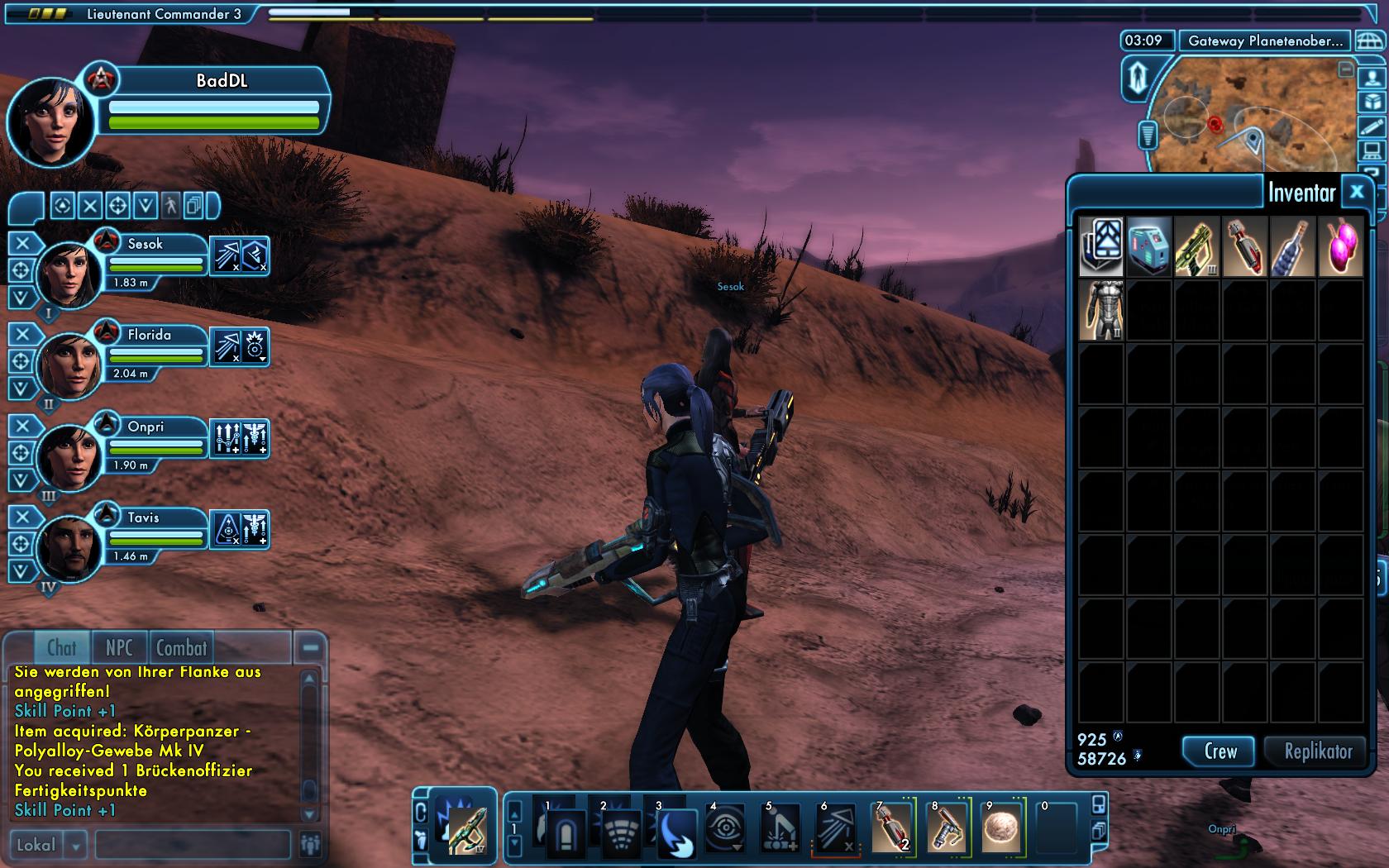Screen dimensions: 1389x868
Task: Open the Lokal channel dropdown
Action: [76, 845]
